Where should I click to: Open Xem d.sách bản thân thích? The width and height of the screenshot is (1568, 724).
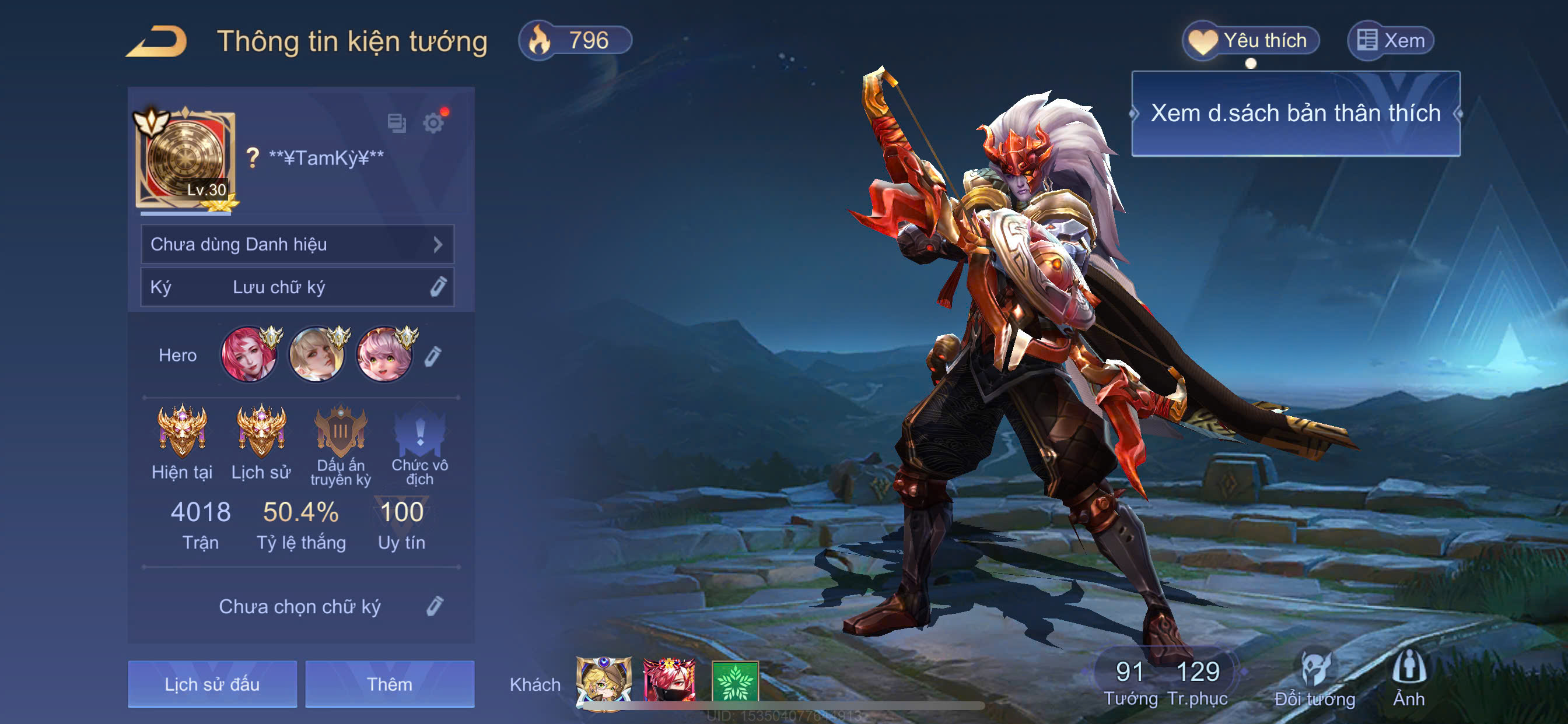pyautogui.click(x=1294, y=114)
